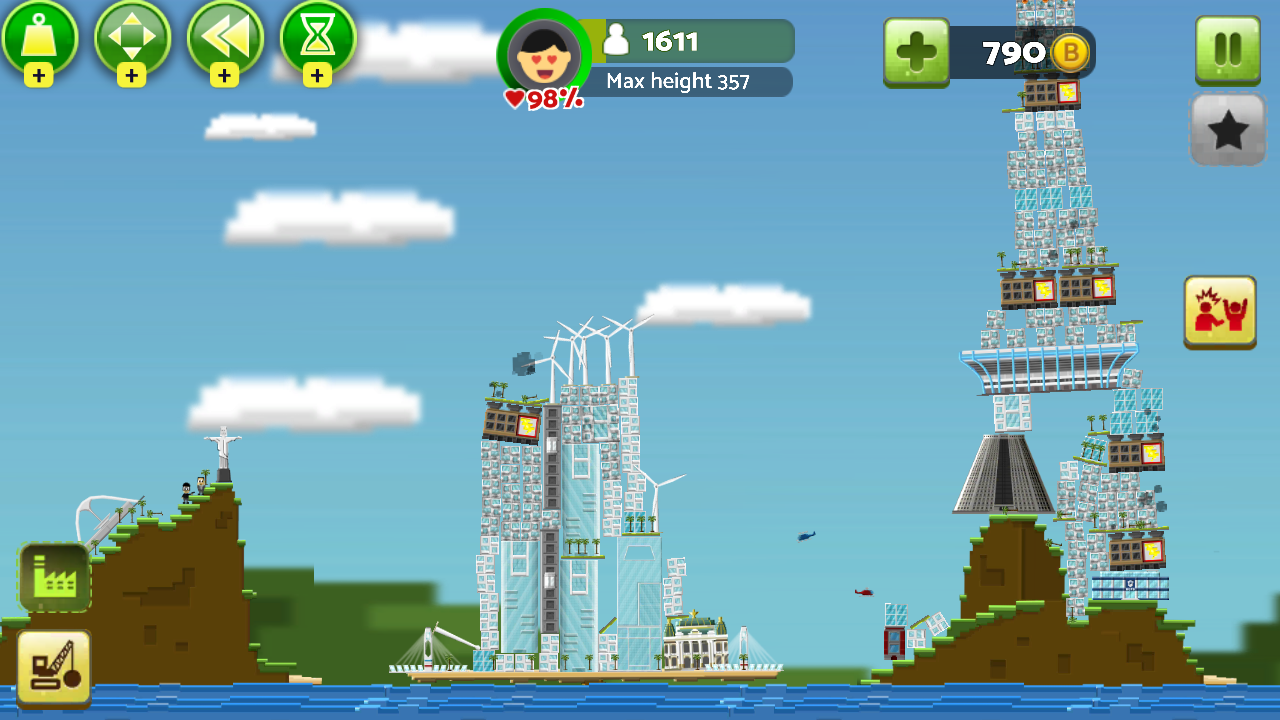This screenshot has height=720, width=1280.
Task: Tap the cheering crowd visitors icon
Action: 1220,312
